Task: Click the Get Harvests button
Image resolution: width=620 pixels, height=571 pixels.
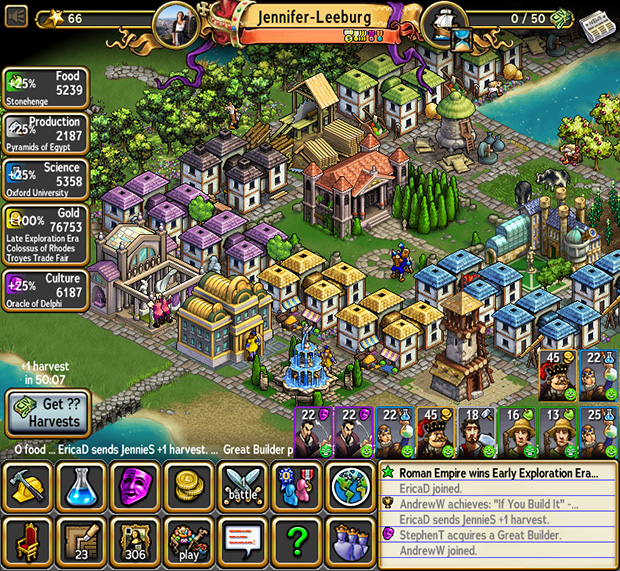Action: (48, 413)
